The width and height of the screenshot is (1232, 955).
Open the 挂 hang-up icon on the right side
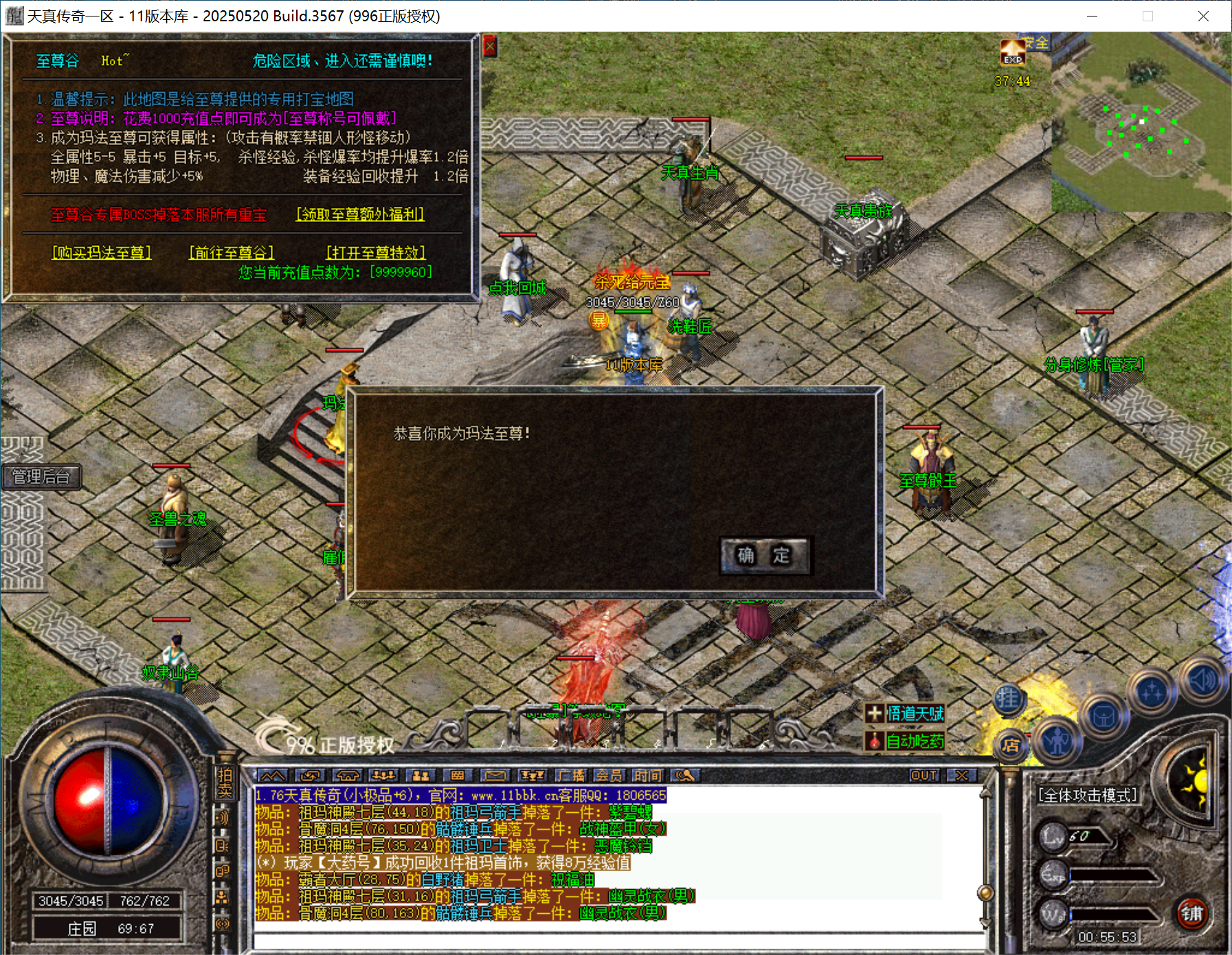1008,699
